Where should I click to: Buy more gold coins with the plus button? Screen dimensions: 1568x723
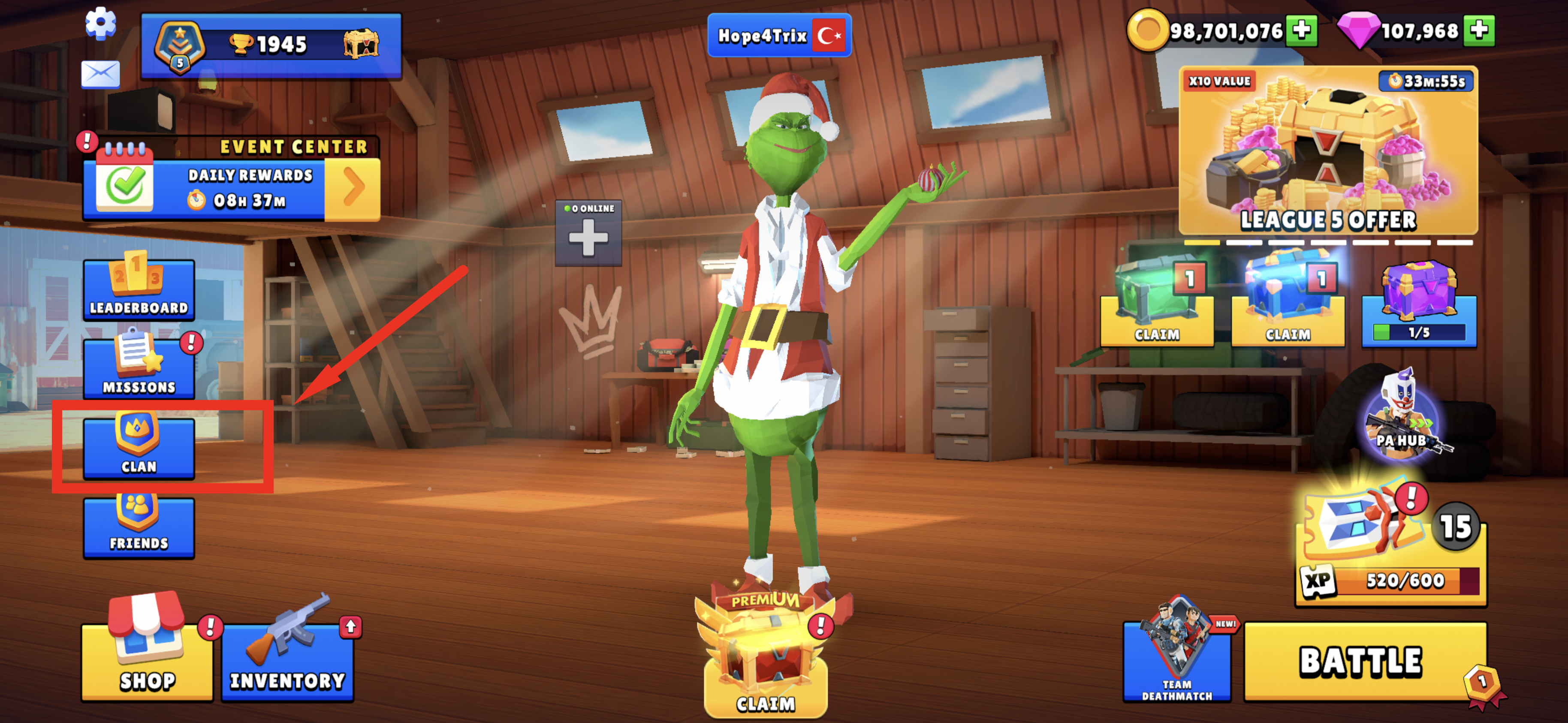pyautogui.click(x=1301, y=30)
